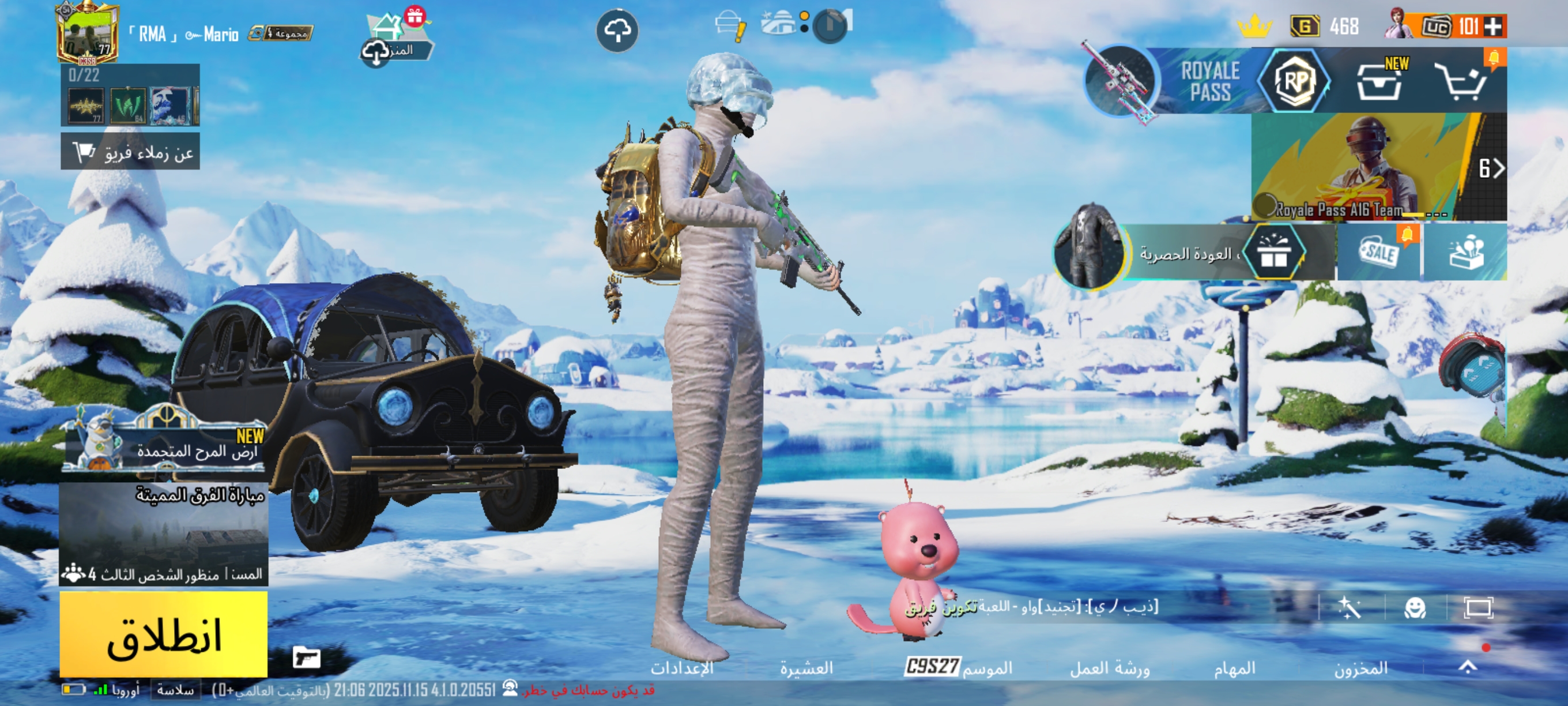Image resolution: width=1568 pixels, height=706 pixels.
Task: Open the المخزون inventory menu
Action: click(x=1361, y=669)
